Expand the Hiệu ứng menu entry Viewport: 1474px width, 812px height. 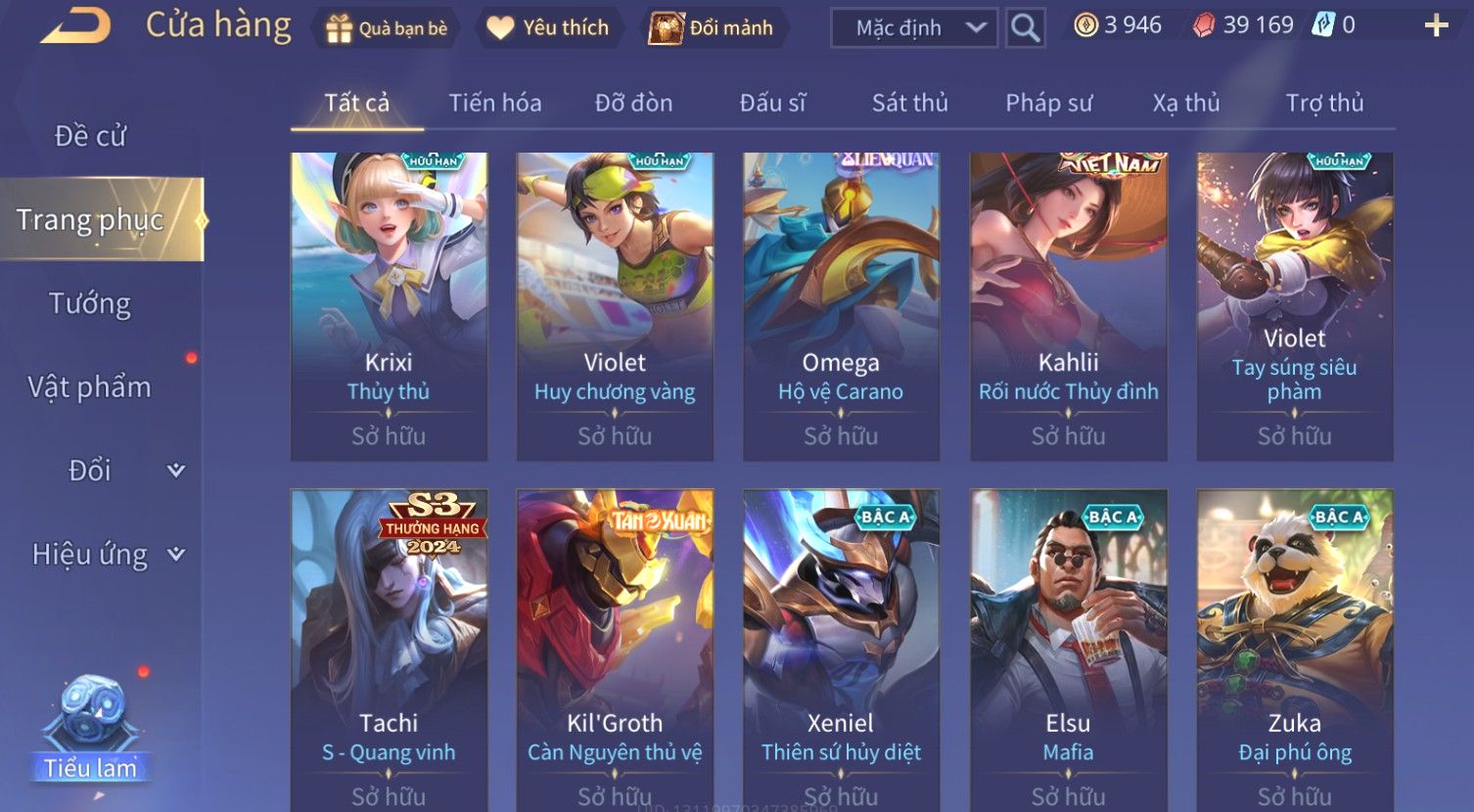[x=108, y=555]
